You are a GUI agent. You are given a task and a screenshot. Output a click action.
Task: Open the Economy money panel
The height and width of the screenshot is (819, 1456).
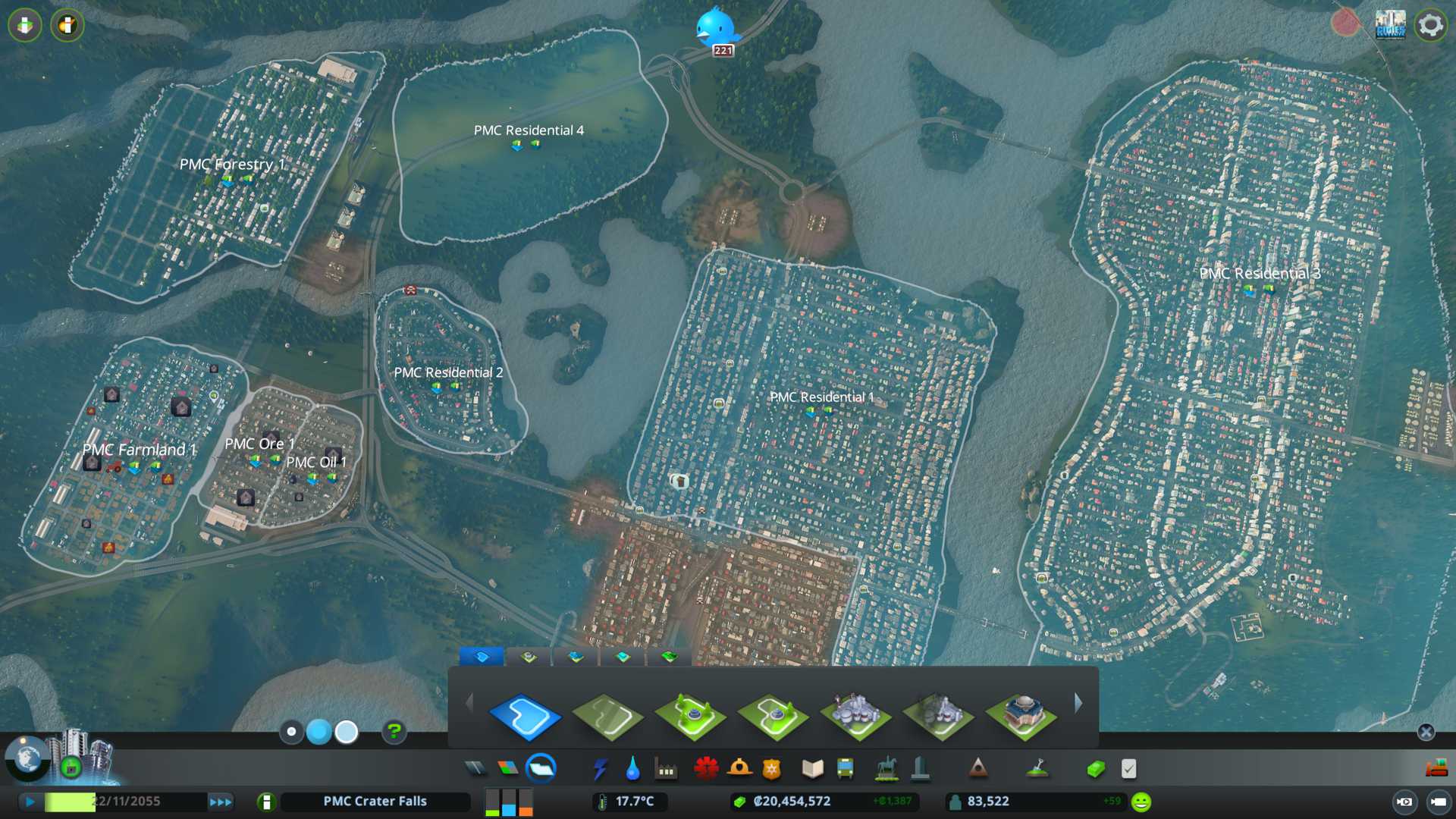click(x=1095, y=769)
